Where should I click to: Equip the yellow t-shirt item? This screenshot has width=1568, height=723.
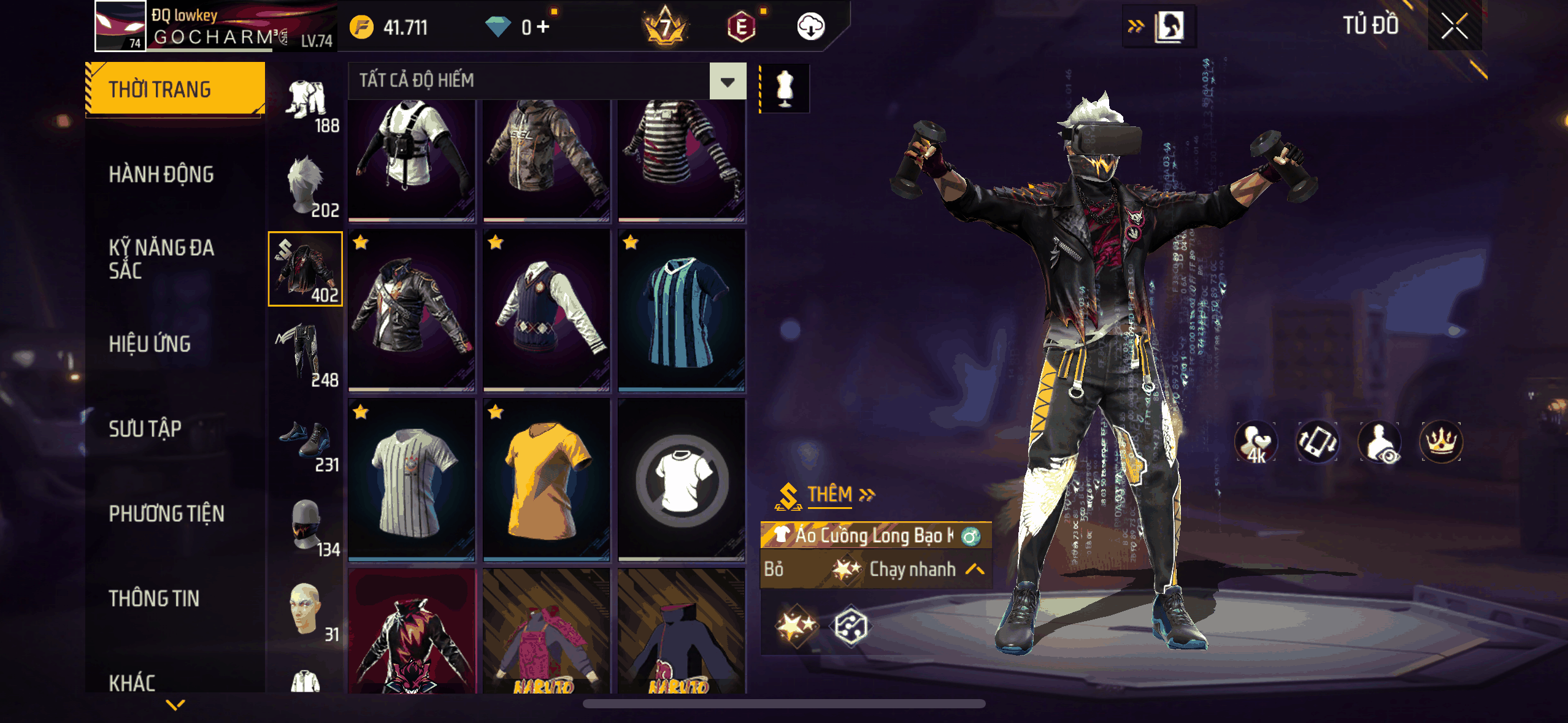tap(546, 480)
